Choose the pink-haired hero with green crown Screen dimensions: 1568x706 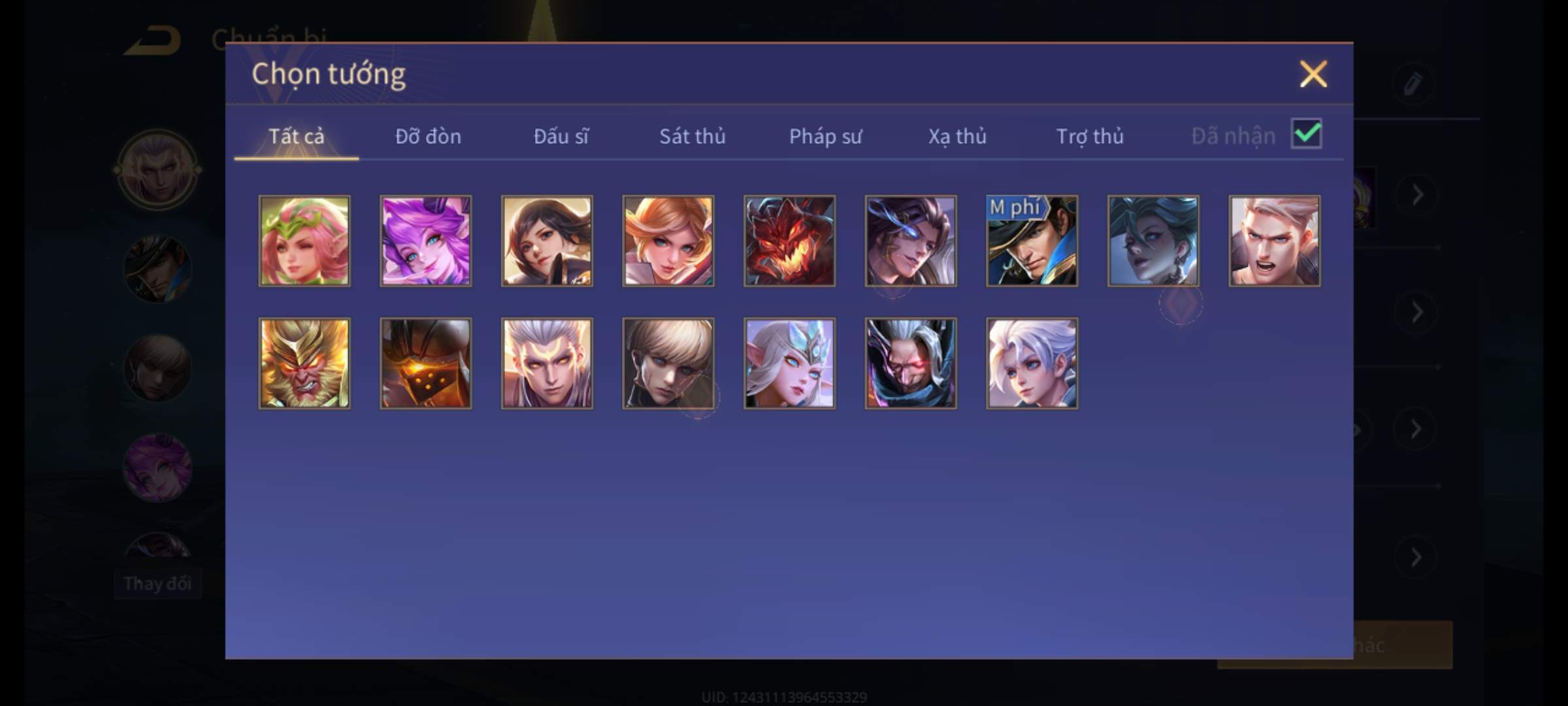[x=304, y=241]
